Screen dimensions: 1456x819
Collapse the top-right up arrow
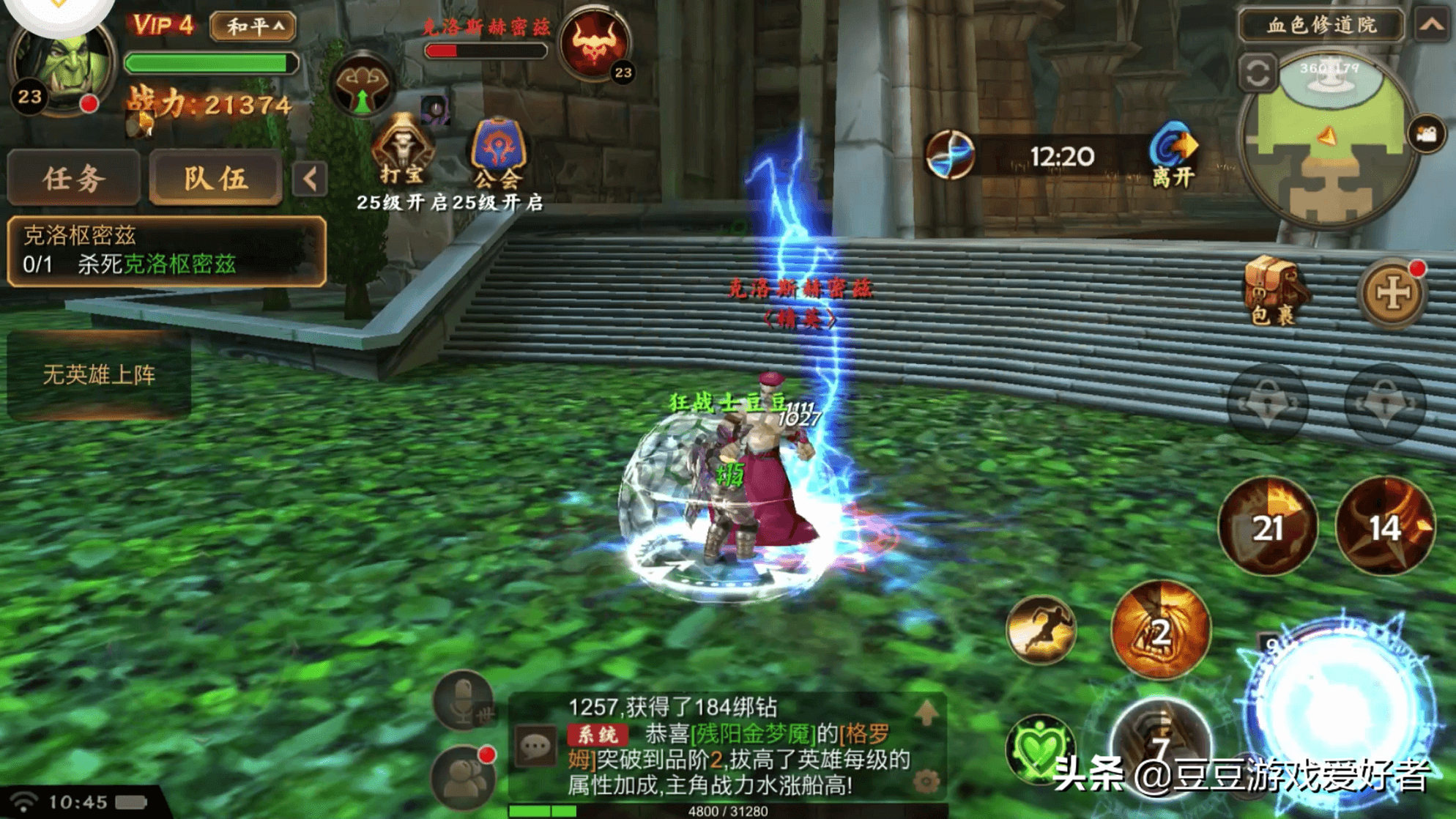(1432, 25)
